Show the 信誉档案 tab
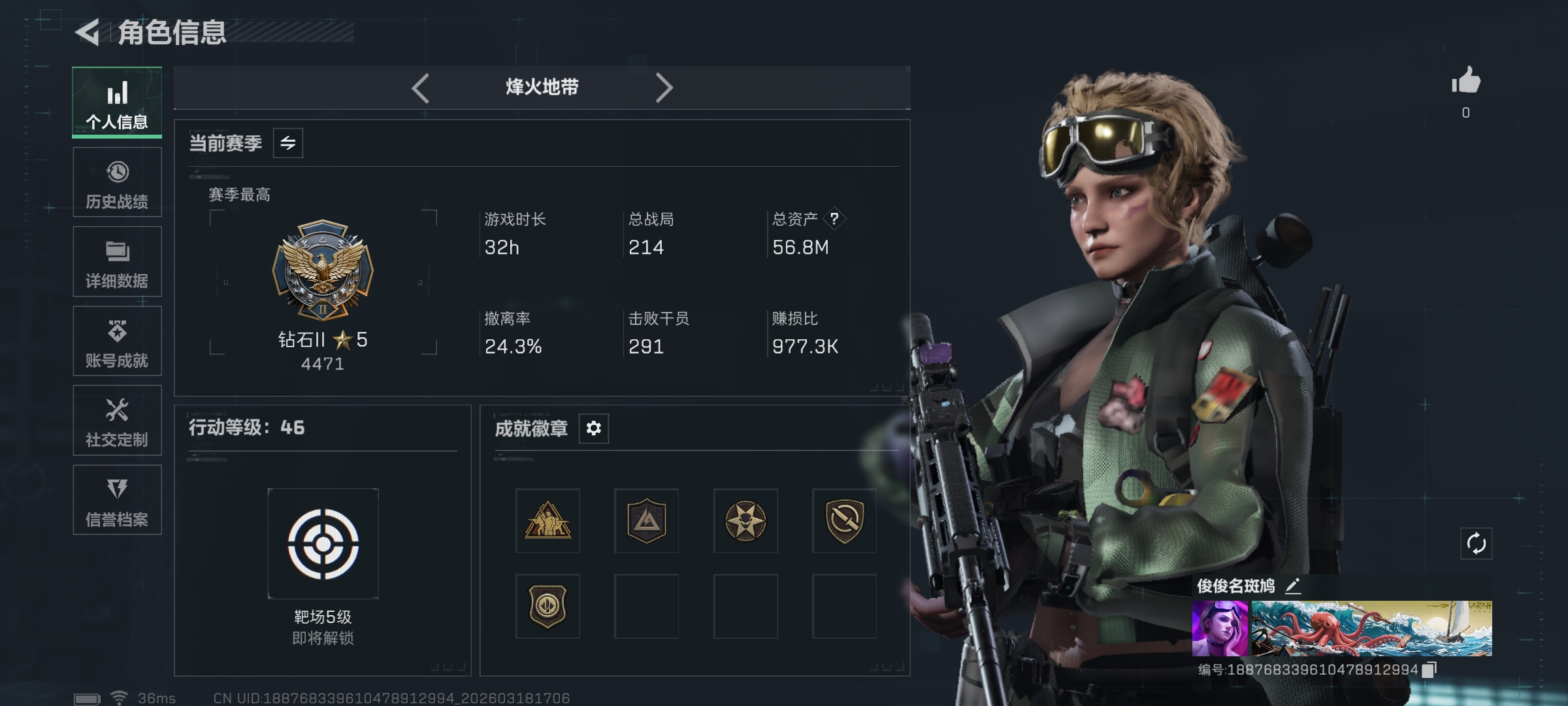 pos(117,500)
